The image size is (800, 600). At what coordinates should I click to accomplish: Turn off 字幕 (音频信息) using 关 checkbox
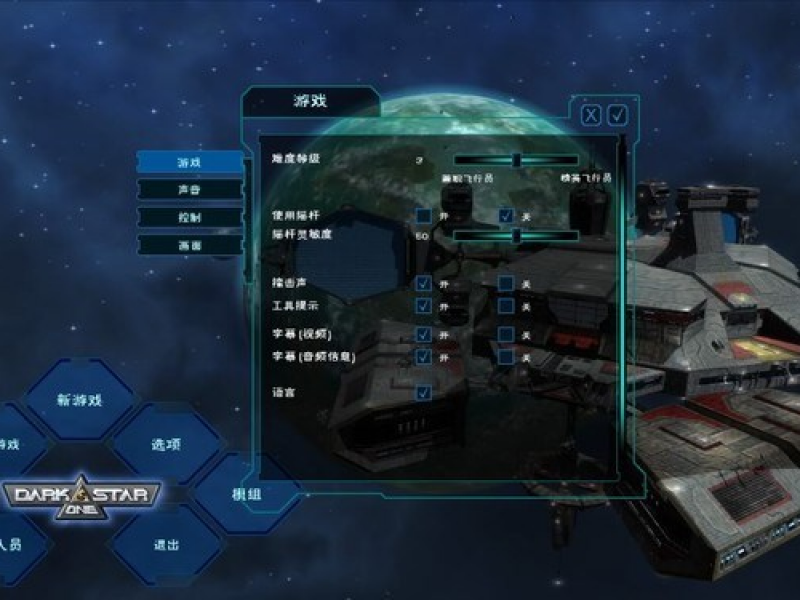tap(507, 357)
